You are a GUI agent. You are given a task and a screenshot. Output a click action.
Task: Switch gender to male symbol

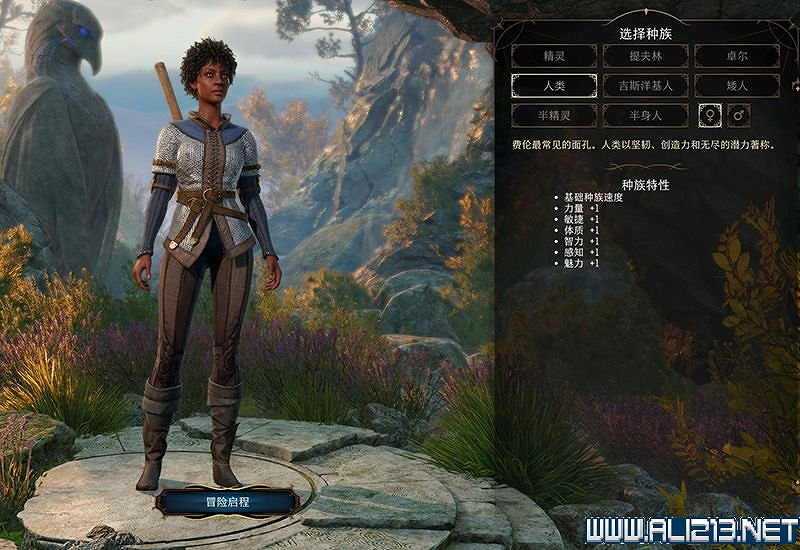click(739, 115)
